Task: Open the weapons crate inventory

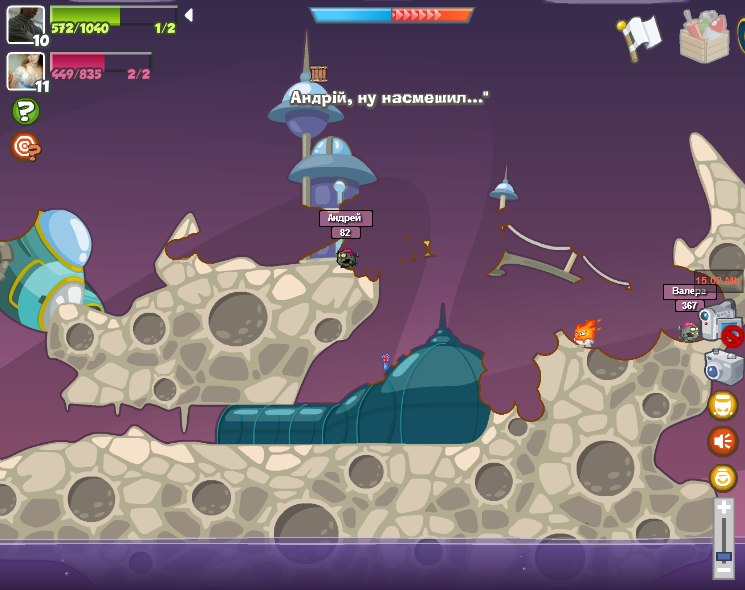Action: [x=704, y=37]
